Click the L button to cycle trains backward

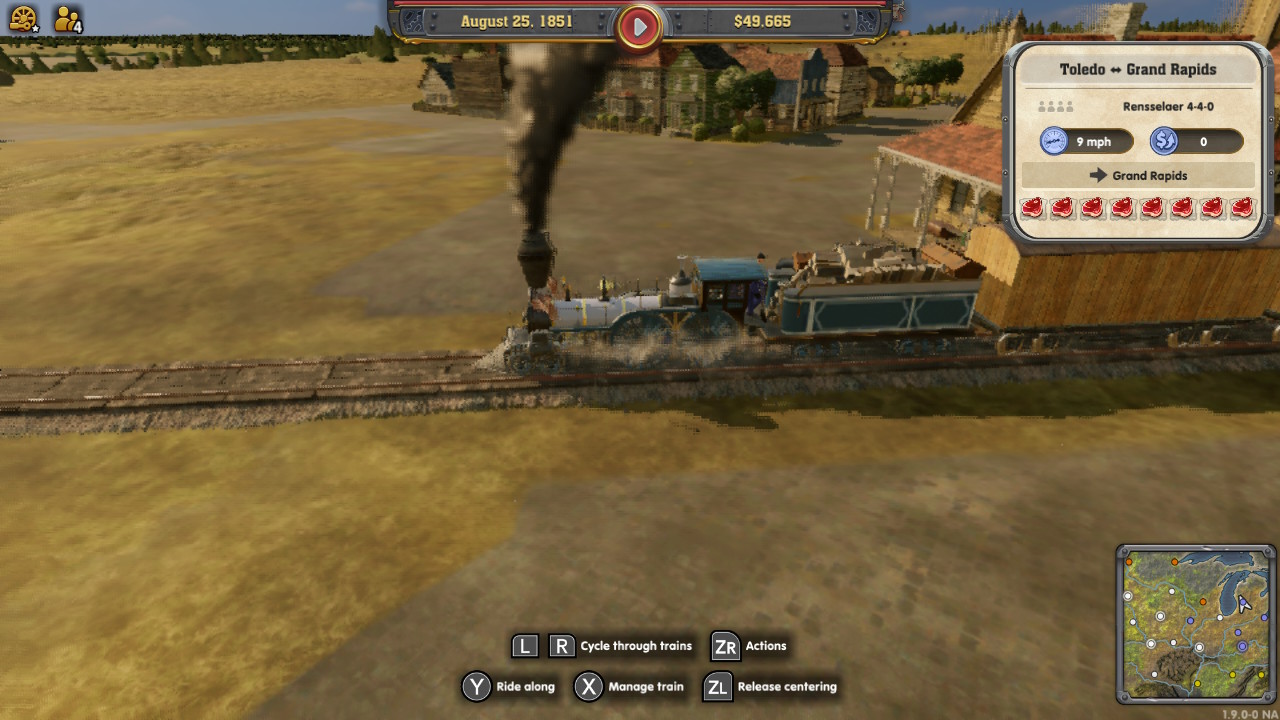[x=524, y=646]
